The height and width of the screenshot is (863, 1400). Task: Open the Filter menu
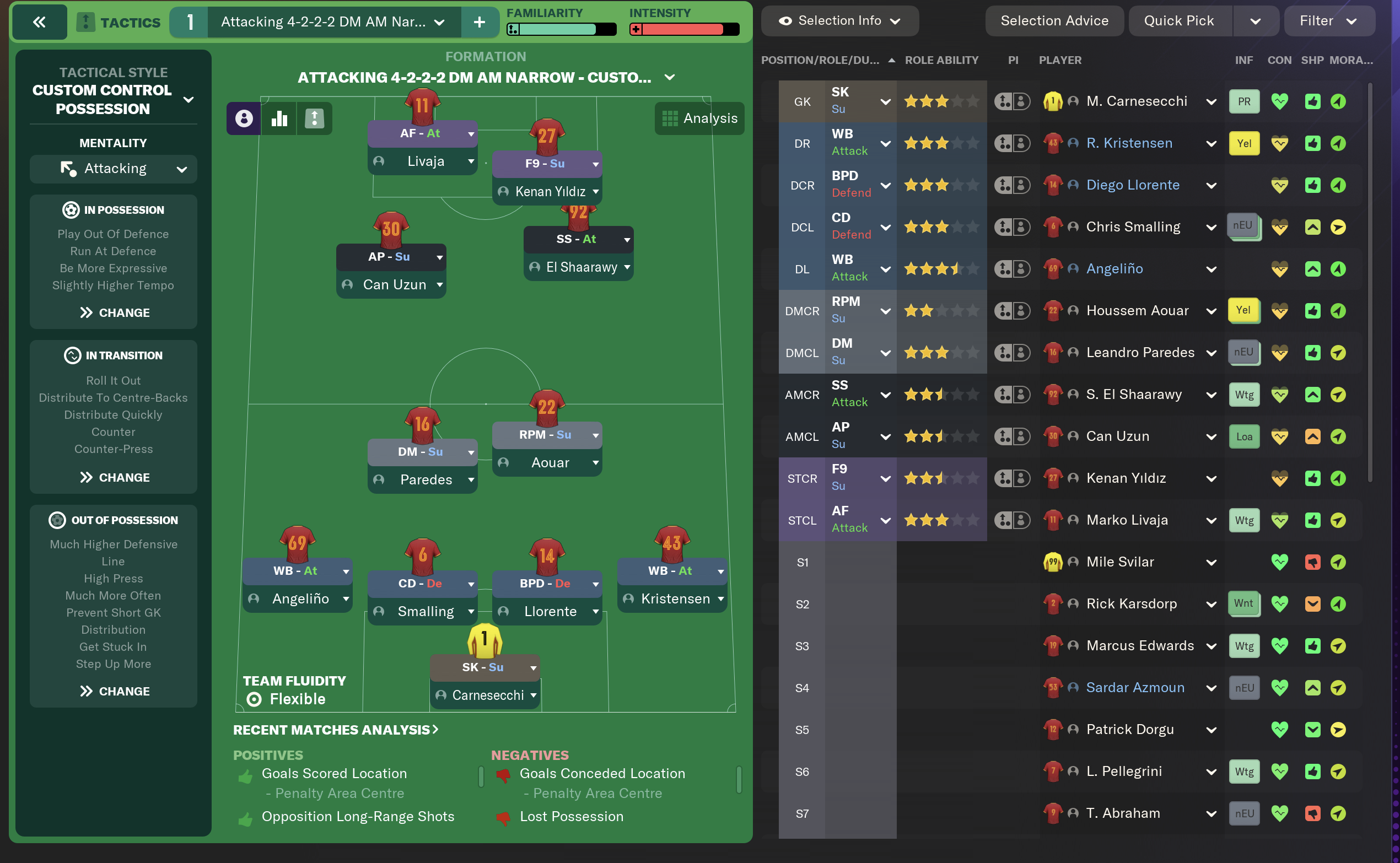pyautogui.click(x=1329, y=20)
